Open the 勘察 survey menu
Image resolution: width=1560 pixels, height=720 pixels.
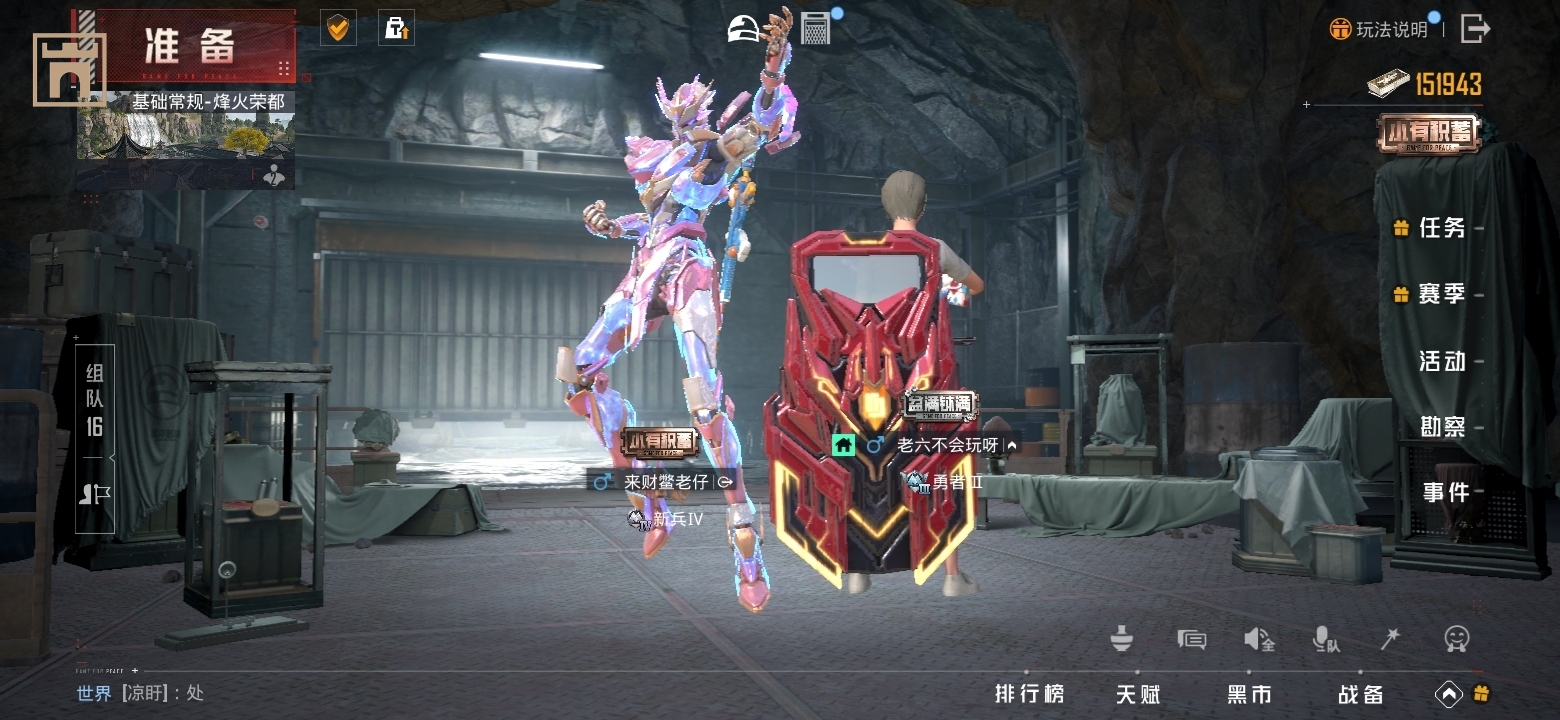(x=1441, y=426)
